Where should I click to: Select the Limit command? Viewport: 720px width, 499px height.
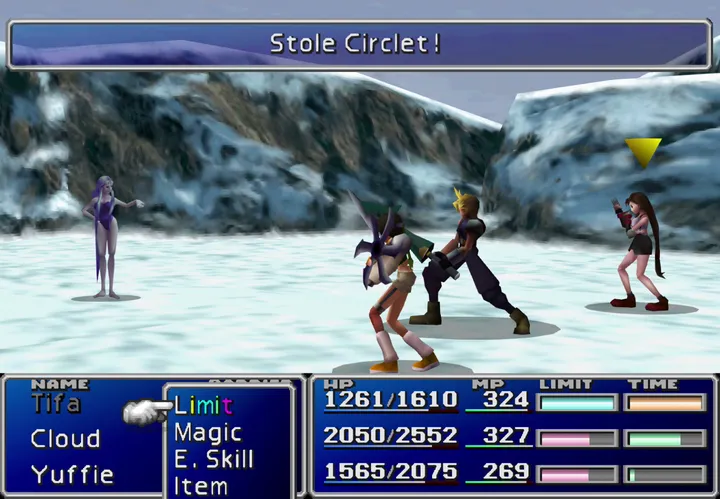[203, 405]
